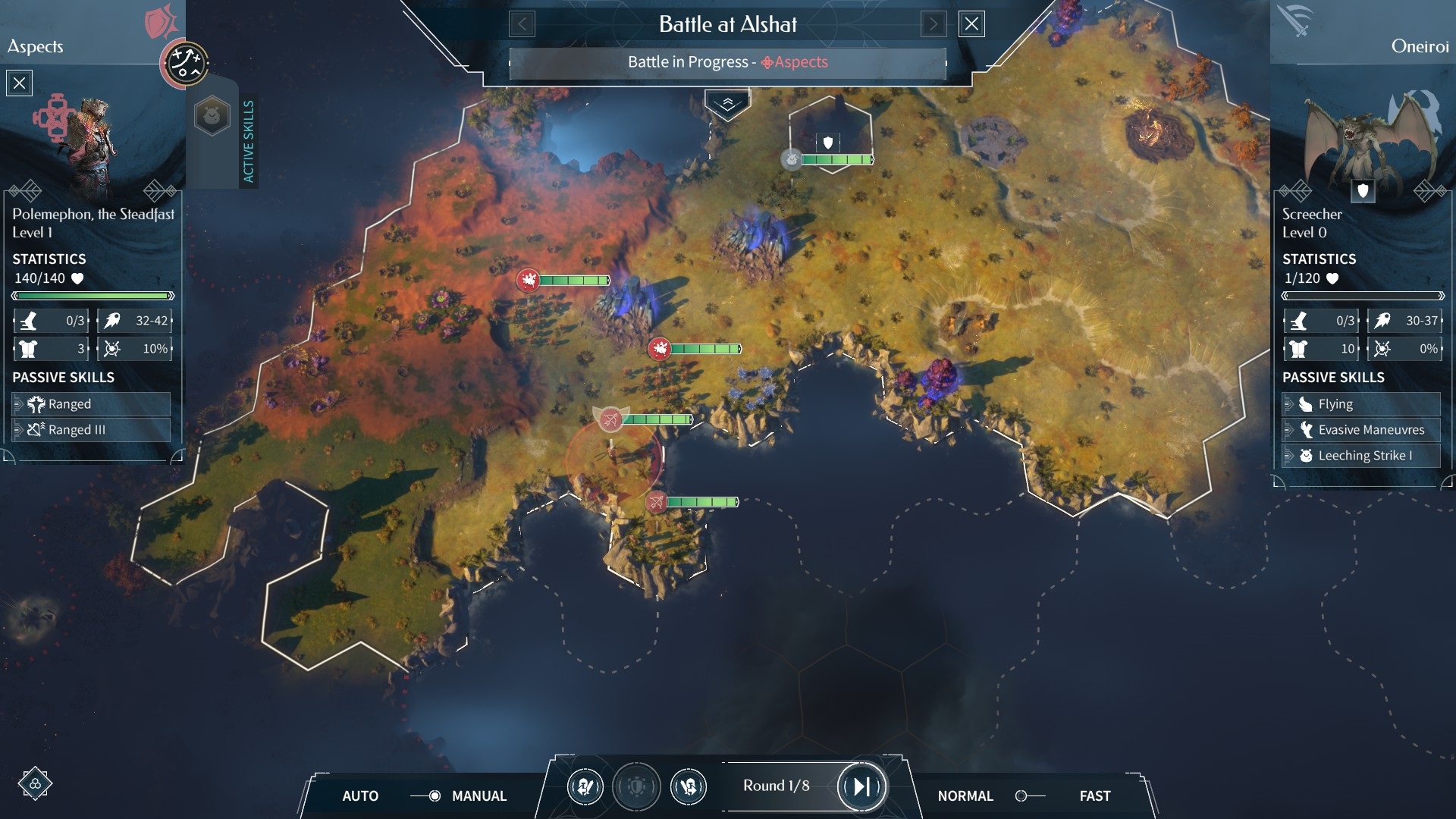Image resolution: width=1456 pixels, height=819 pixels.
Task: Close the Polemephon unit panel
Action: (20, 83)
